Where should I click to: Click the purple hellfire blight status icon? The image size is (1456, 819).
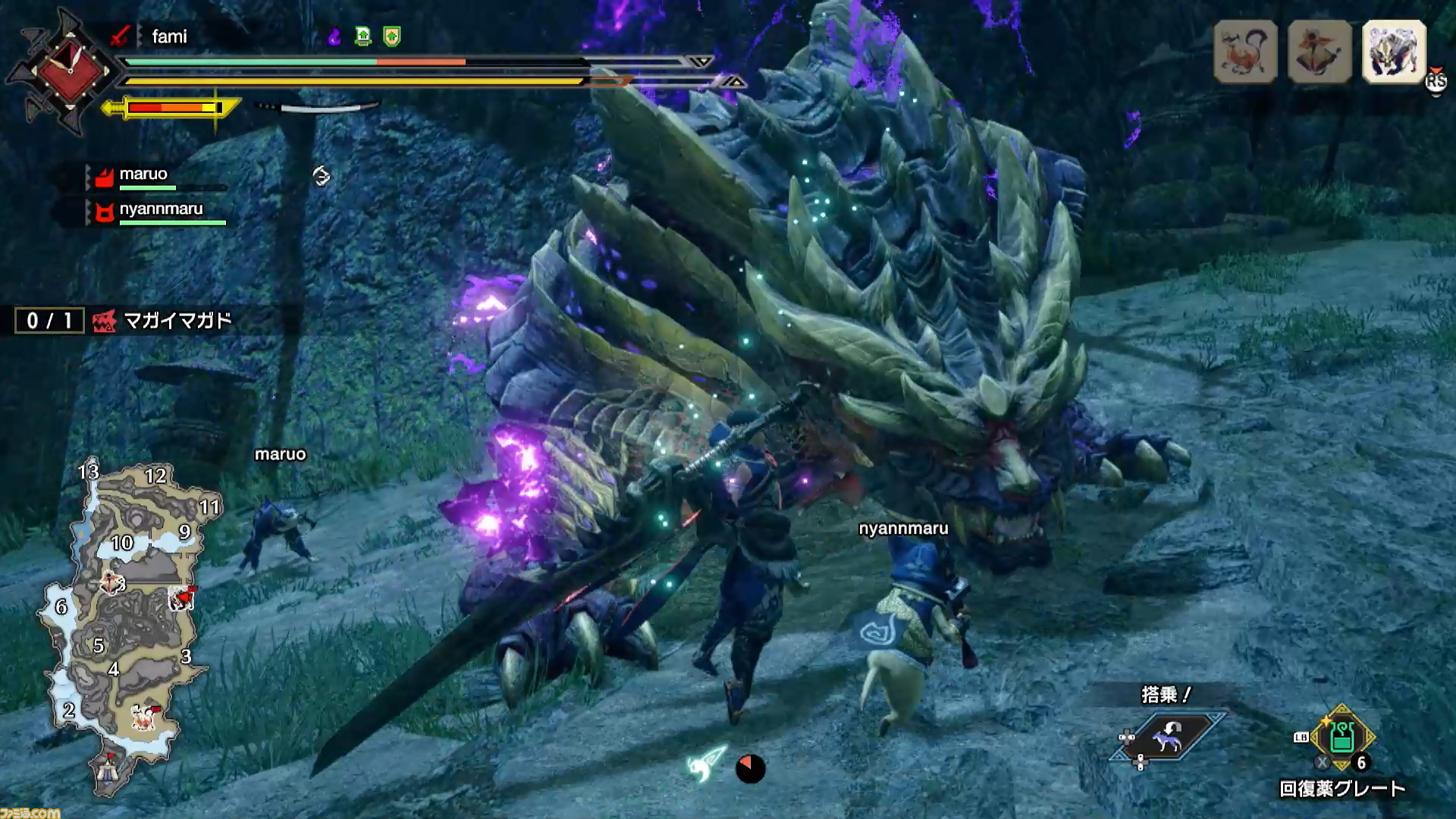click(334, 36)
